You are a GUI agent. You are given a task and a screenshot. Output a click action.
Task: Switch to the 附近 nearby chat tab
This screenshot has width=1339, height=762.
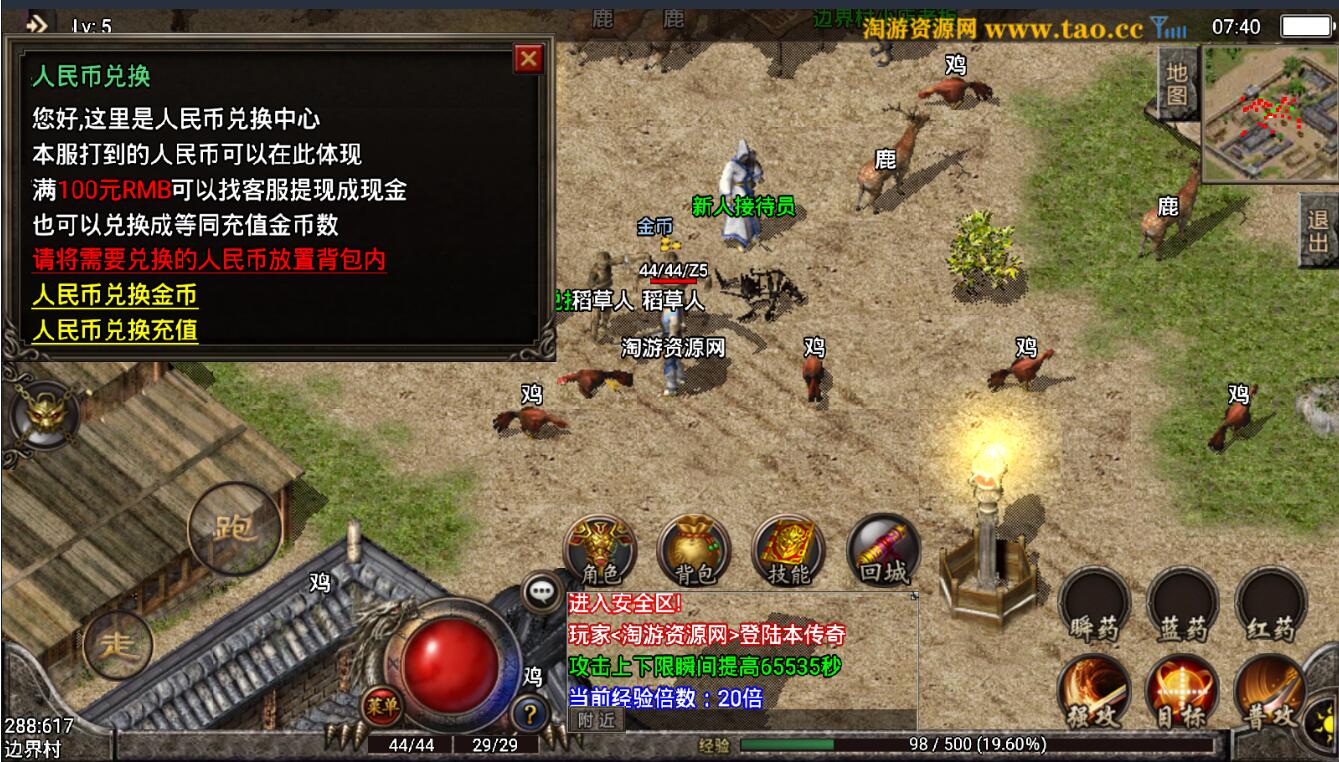coord(595,718)
